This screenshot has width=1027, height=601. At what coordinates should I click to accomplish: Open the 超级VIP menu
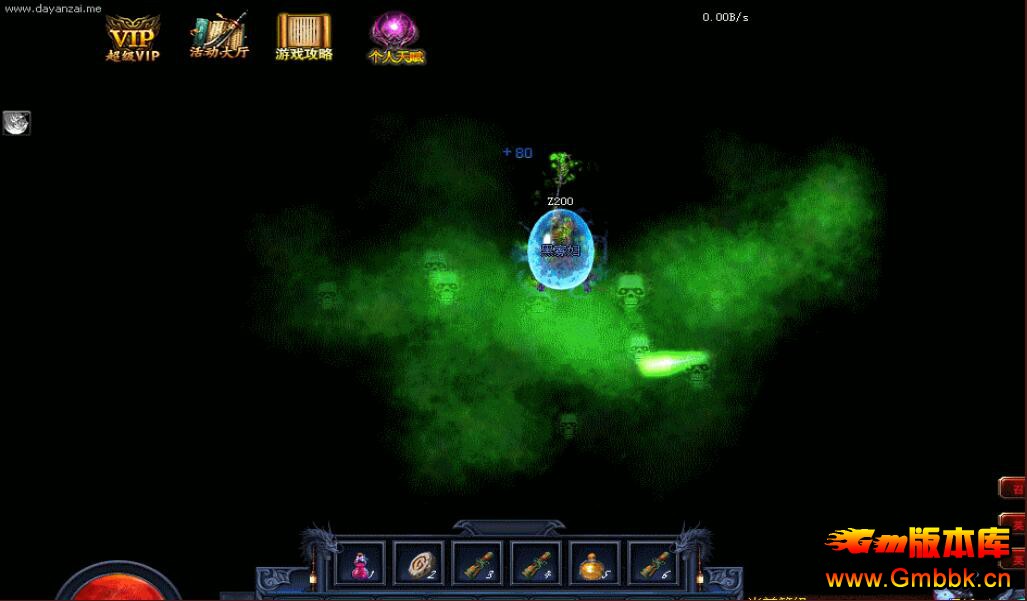(133, 39)
